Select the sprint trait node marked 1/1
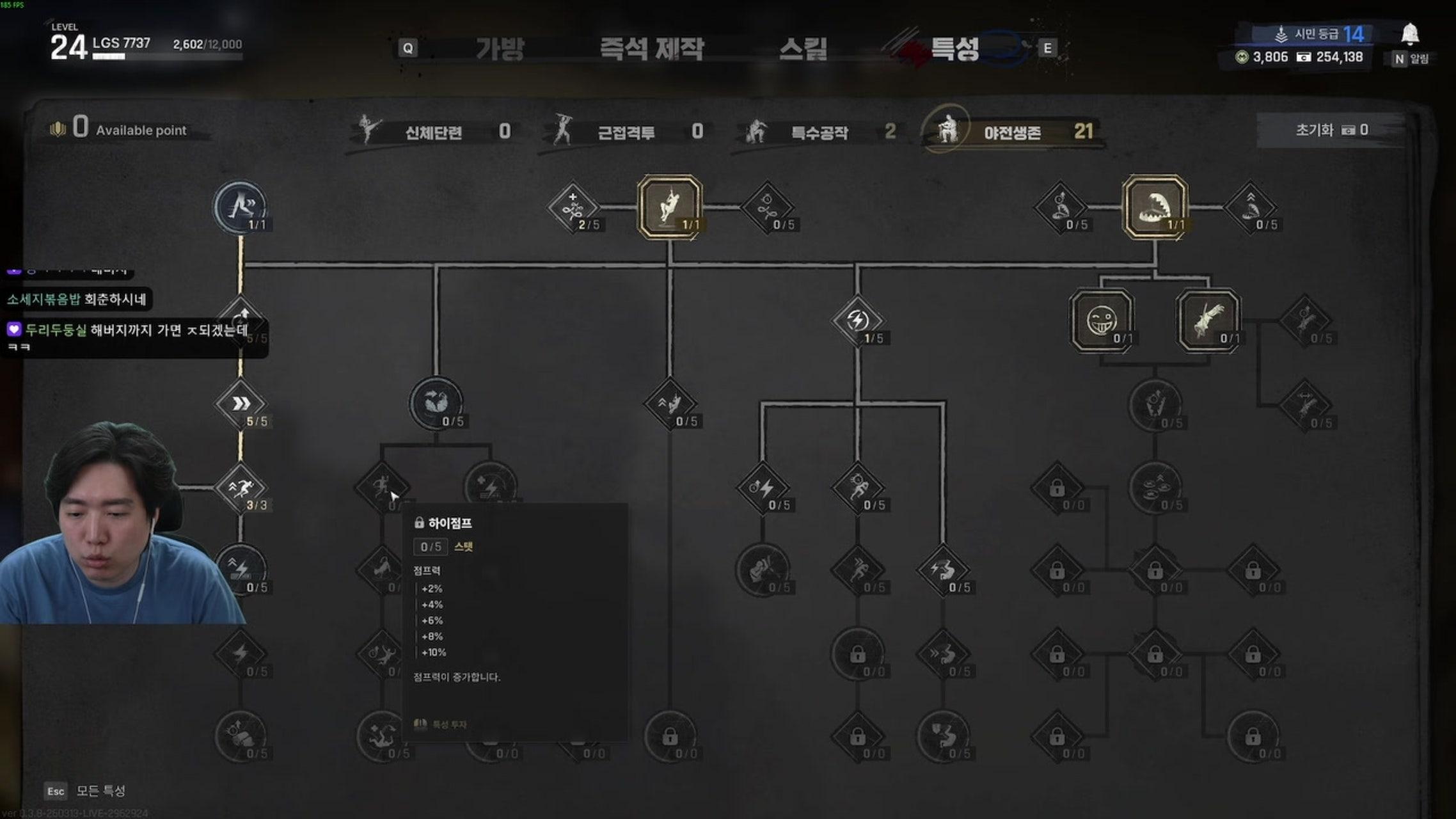The image size is (1456, 819). coord(242,205)
